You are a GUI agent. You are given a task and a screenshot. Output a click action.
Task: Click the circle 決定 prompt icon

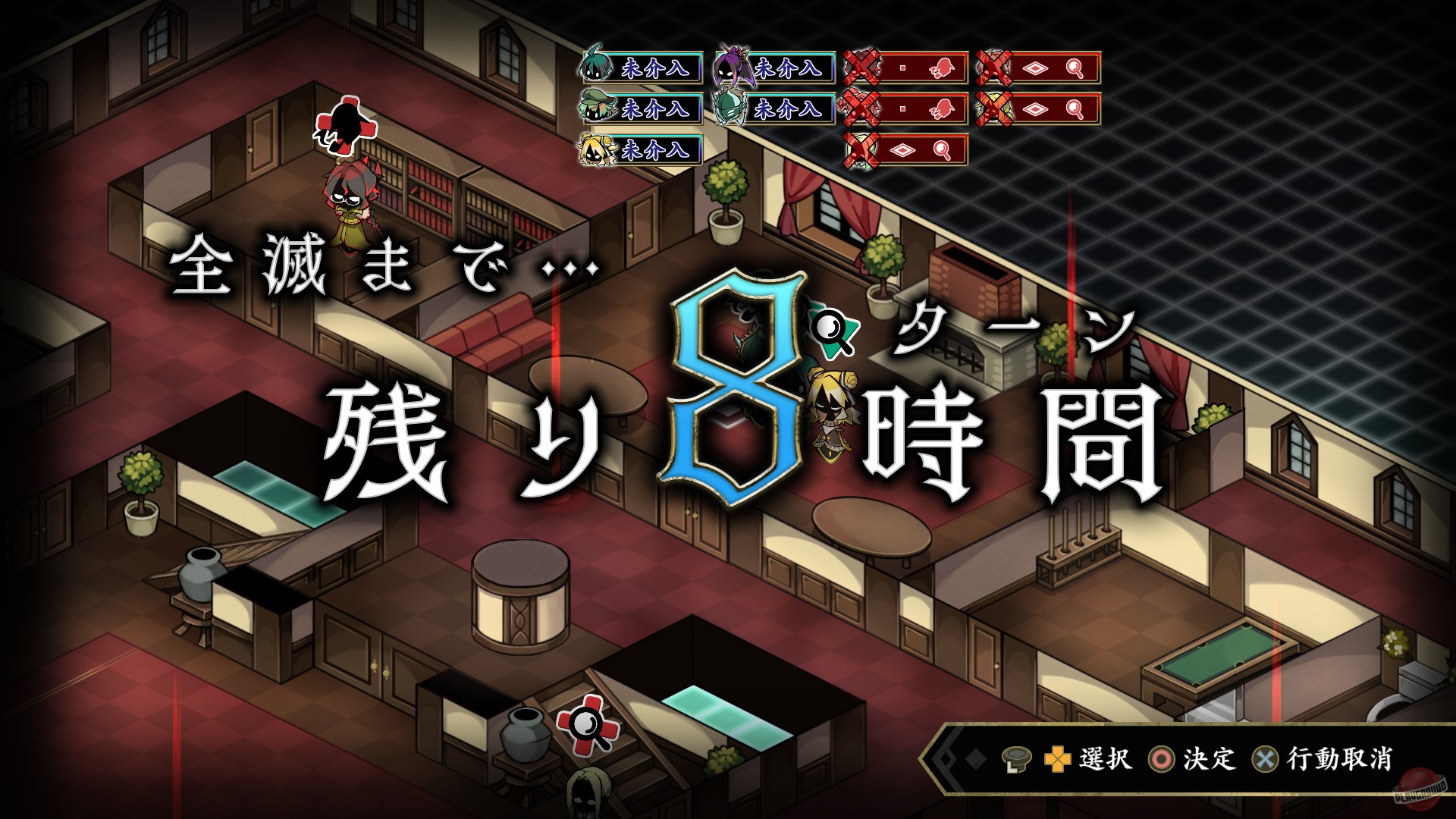point(1160,761)
